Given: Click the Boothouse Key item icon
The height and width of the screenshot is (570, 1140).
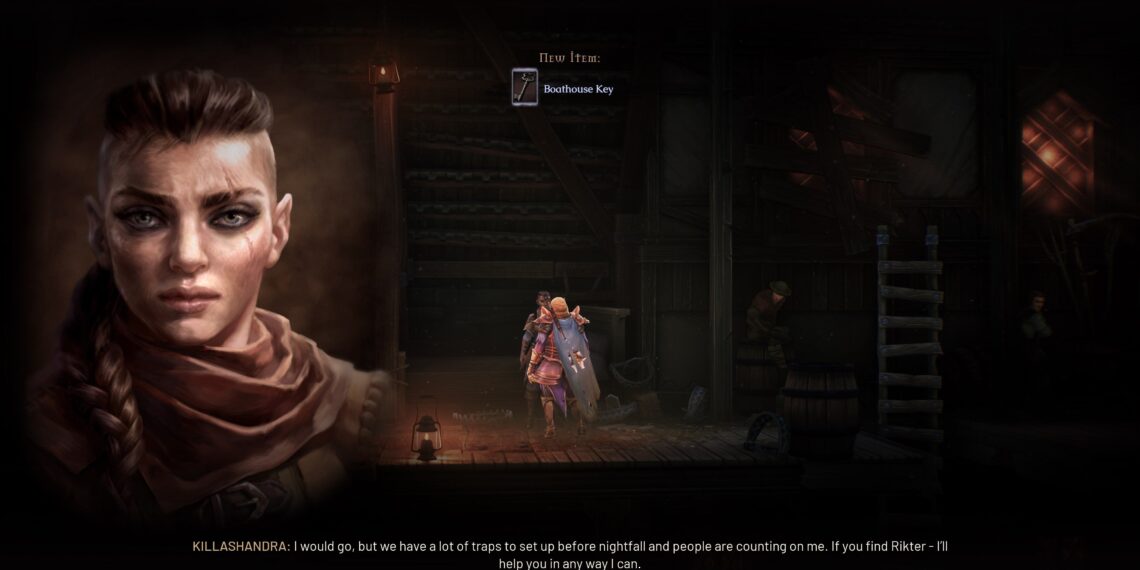Looking at the screenshot, I should [524, 88].
